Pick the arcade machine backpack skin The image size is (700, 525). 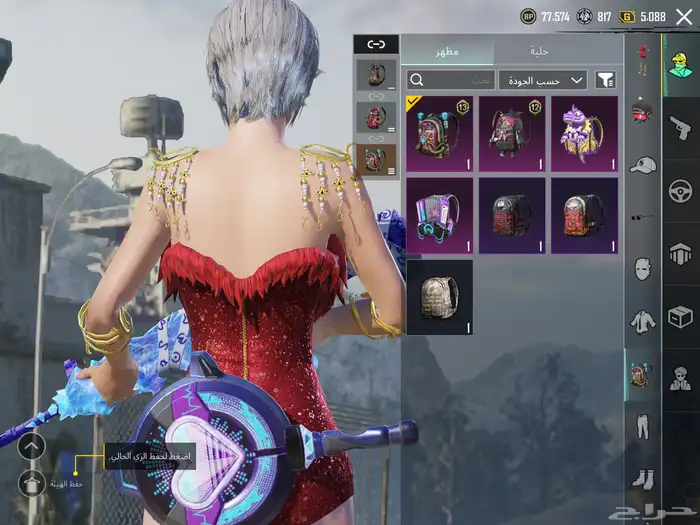pos(439,215)
